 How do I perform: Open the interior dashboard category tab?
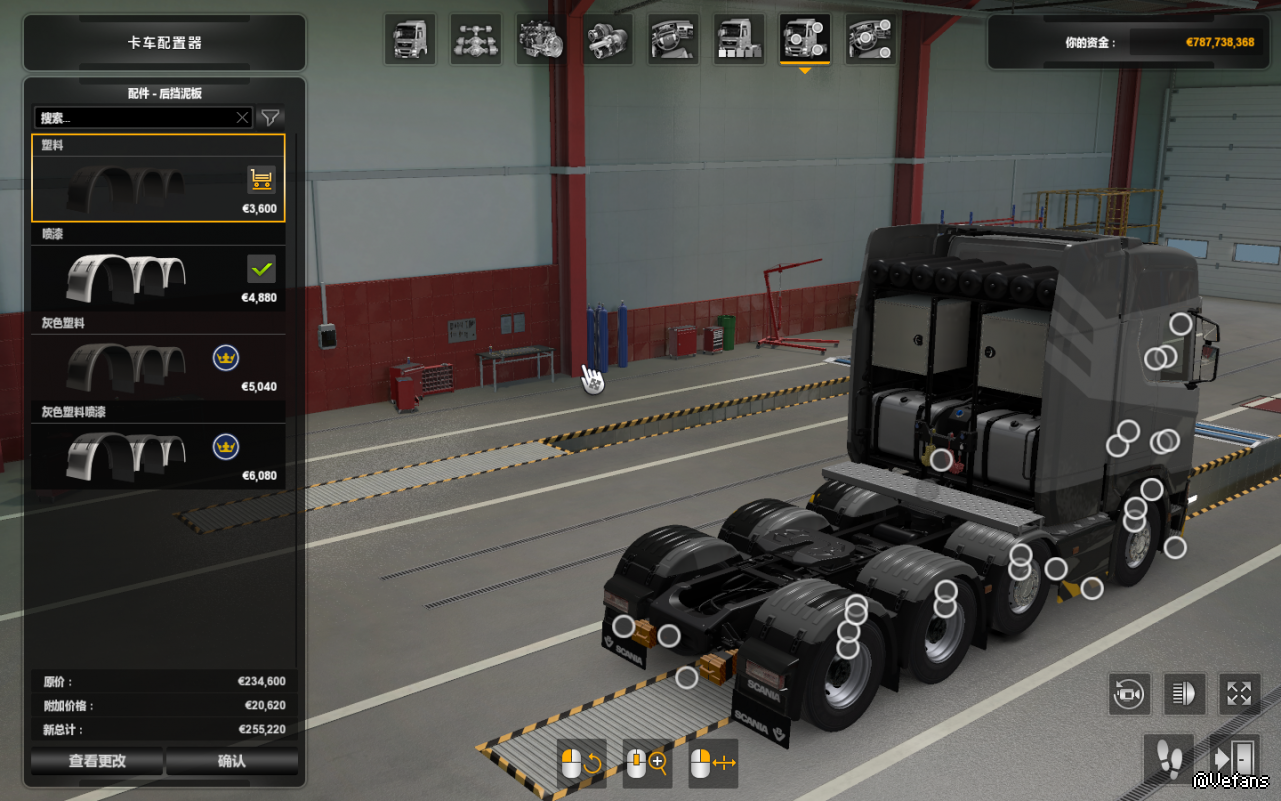674,40
